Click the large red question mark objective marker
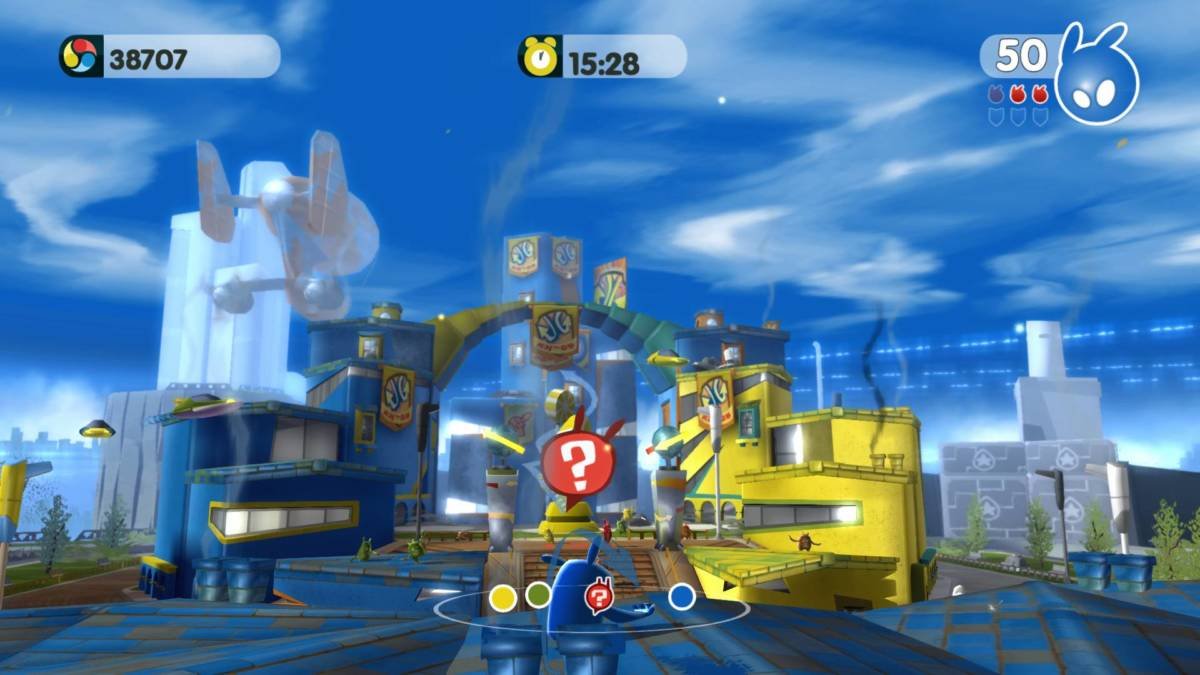This screenshot has width=1200, height=675. [x=575, y=463]
